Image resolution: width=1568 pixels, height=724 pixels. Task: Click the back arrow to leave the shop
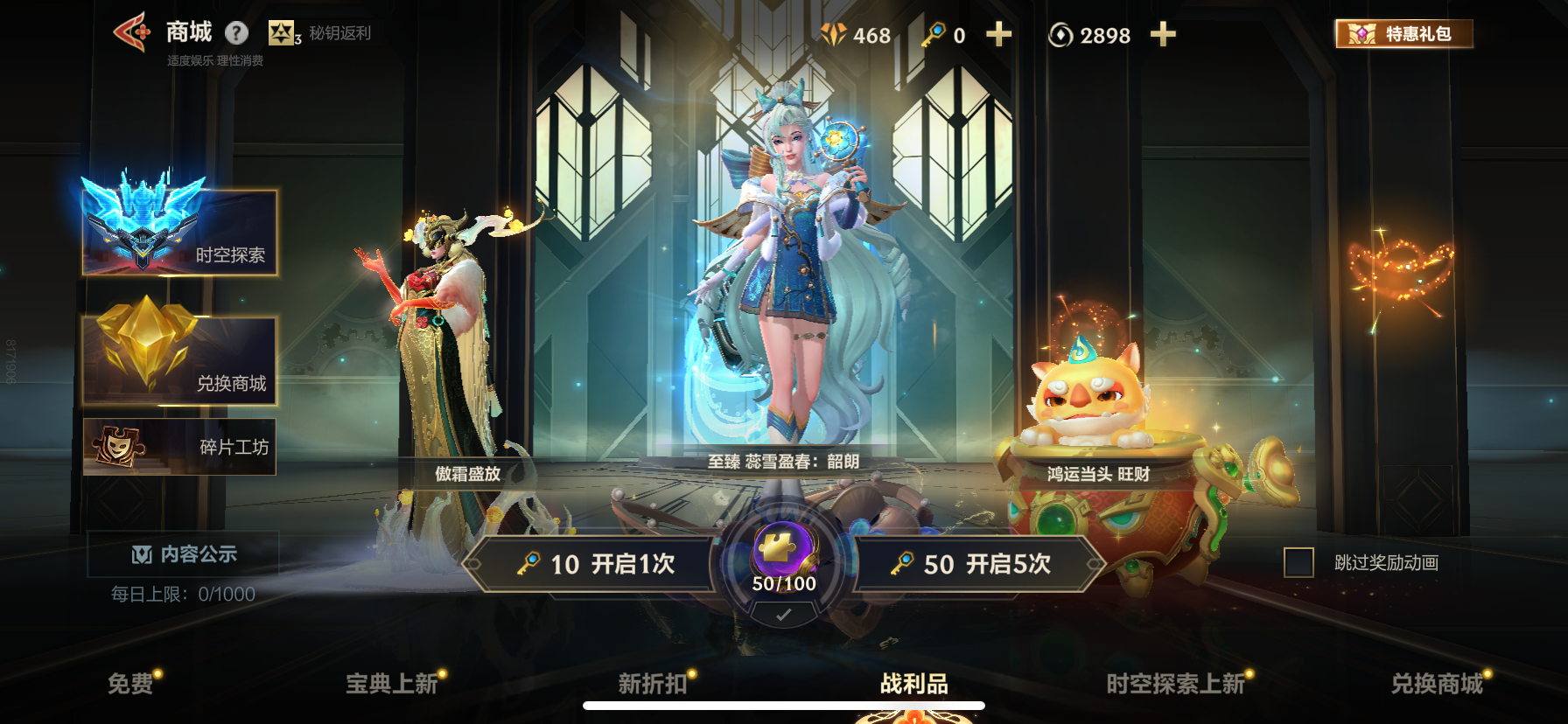131,31
